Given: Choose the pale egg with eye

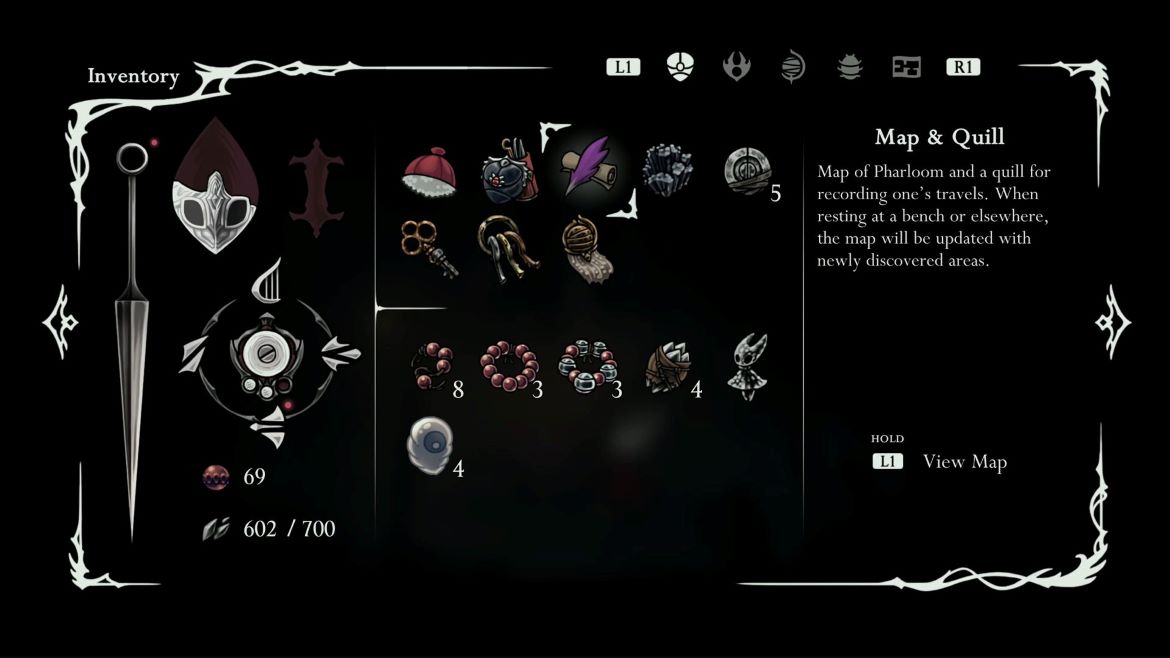Looking at the screenshot, I should [430, 445].
